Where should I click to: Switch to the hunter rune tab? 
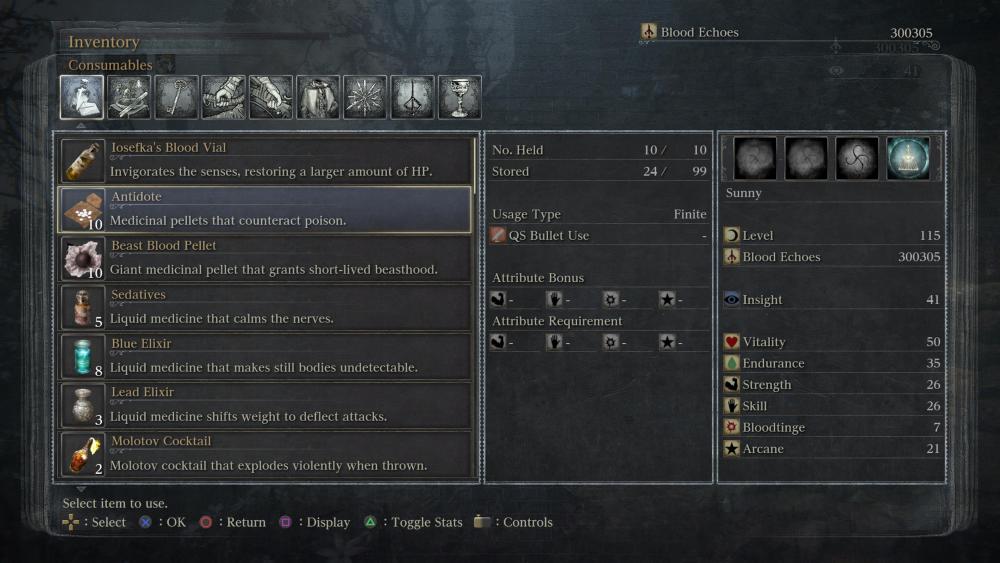(412, 97)
